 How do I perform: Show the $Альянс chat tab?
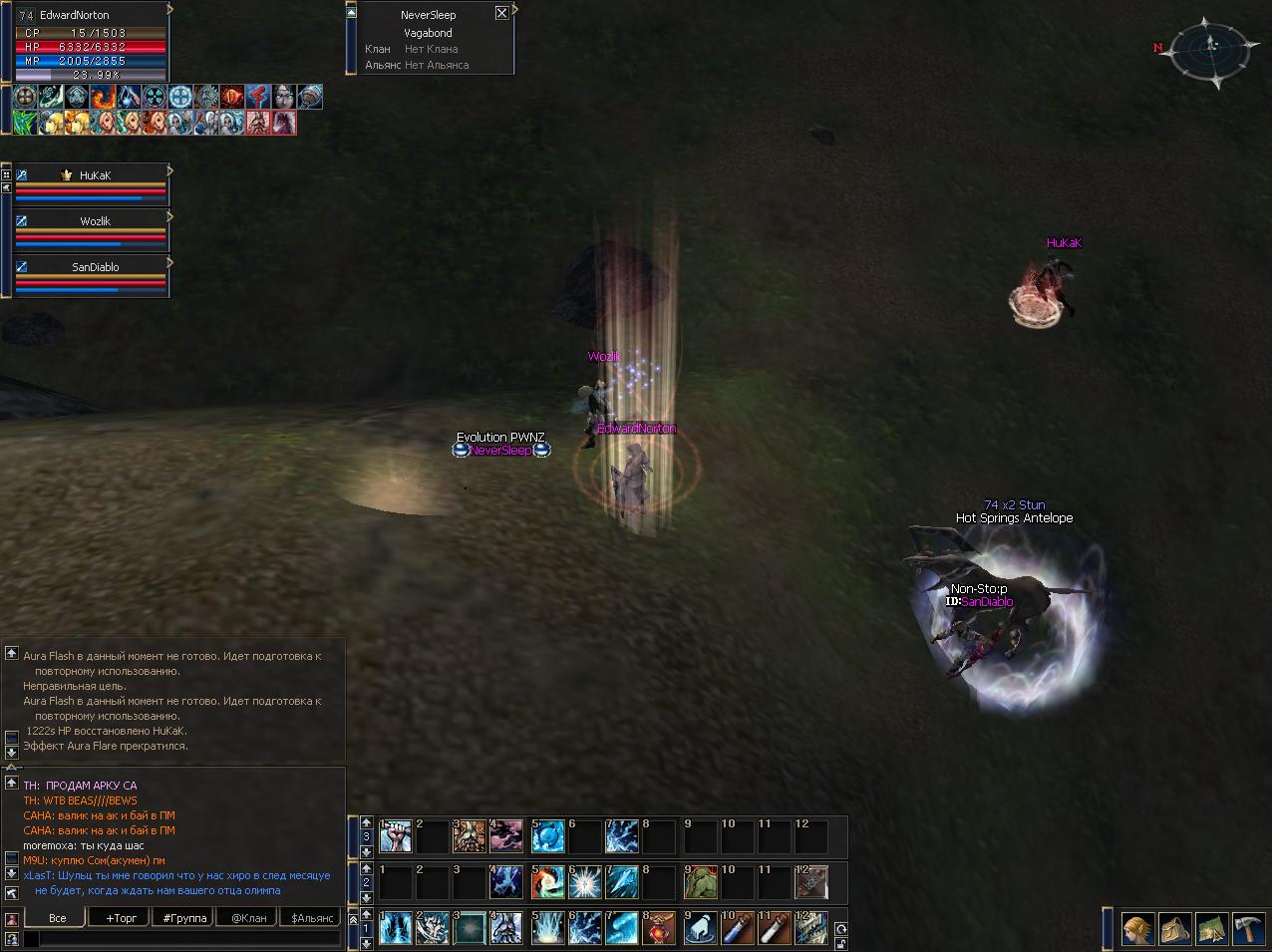[x=312, y=917]
